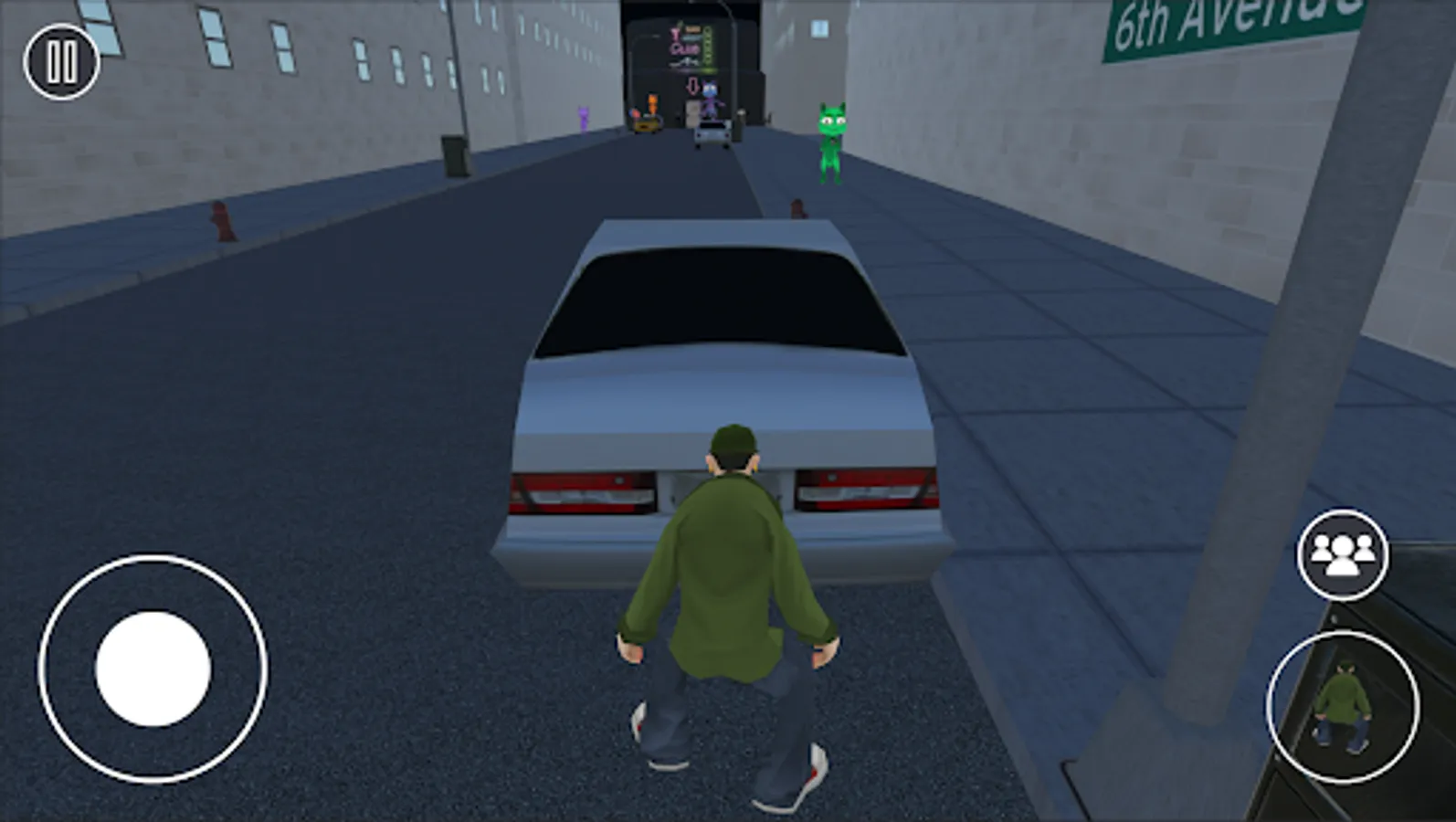
Task: Click the small white car in the distance
Action: (x=712, y=134)
